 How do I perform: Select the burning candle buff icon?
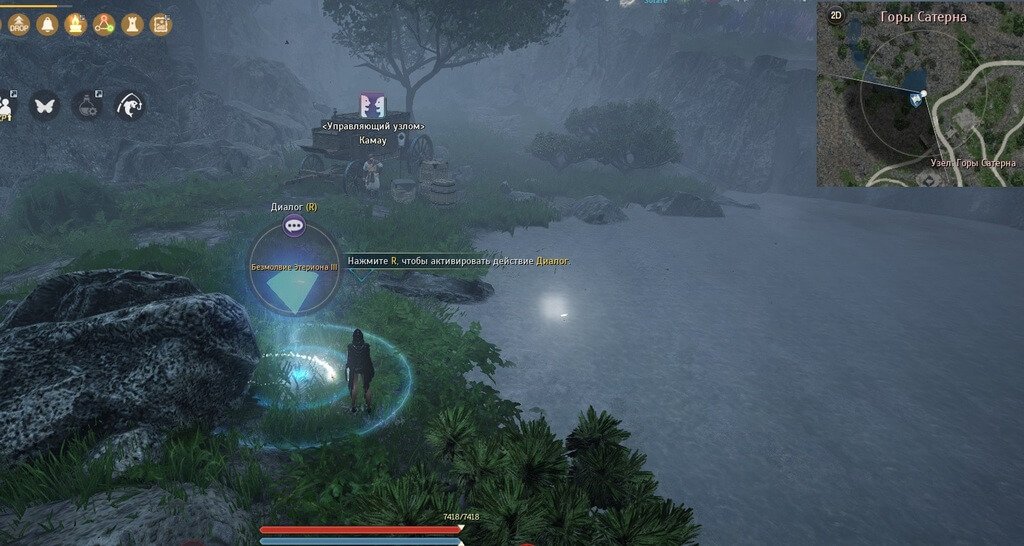[x=75, y=24]
